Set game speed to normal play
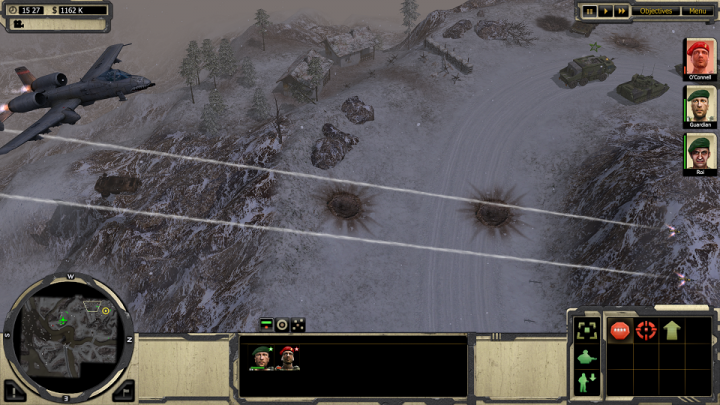The width and height of the screenshot is (720, 405). click(x=606, y=11)
